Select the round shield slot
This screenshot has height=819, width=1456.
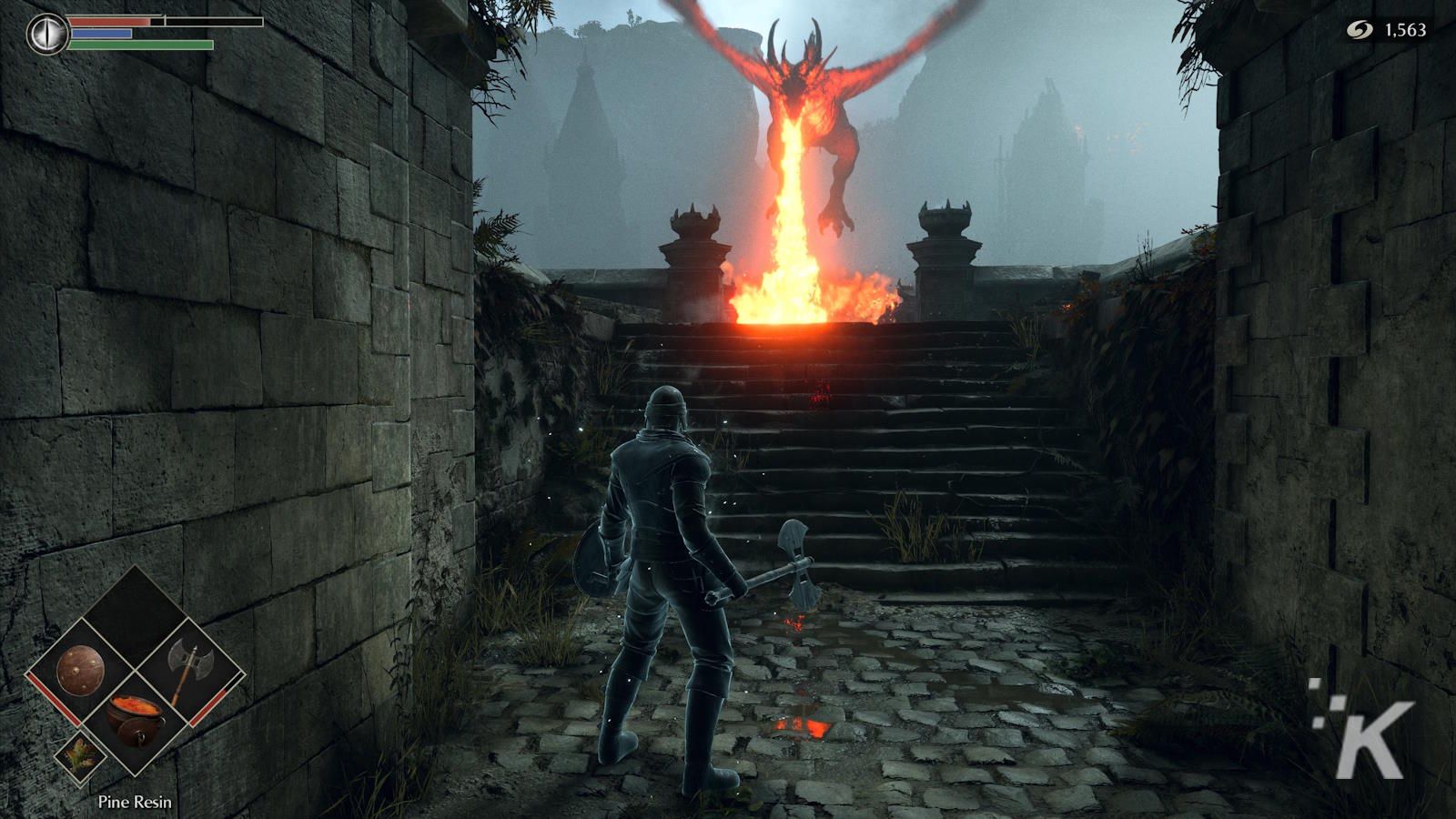coord(80,672)
